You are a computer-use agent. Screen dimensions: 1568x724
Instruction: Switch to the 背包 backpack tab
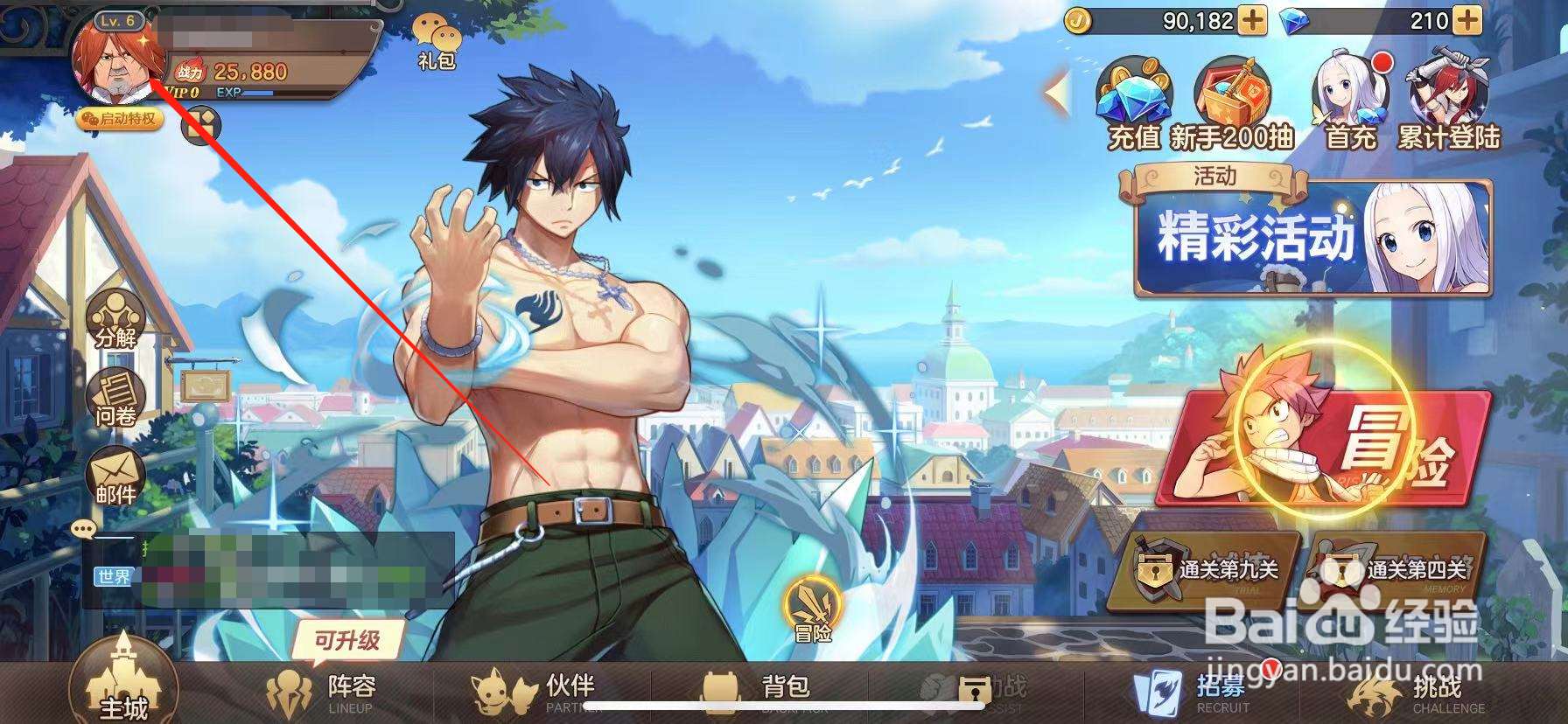click(x=759, y=693)
